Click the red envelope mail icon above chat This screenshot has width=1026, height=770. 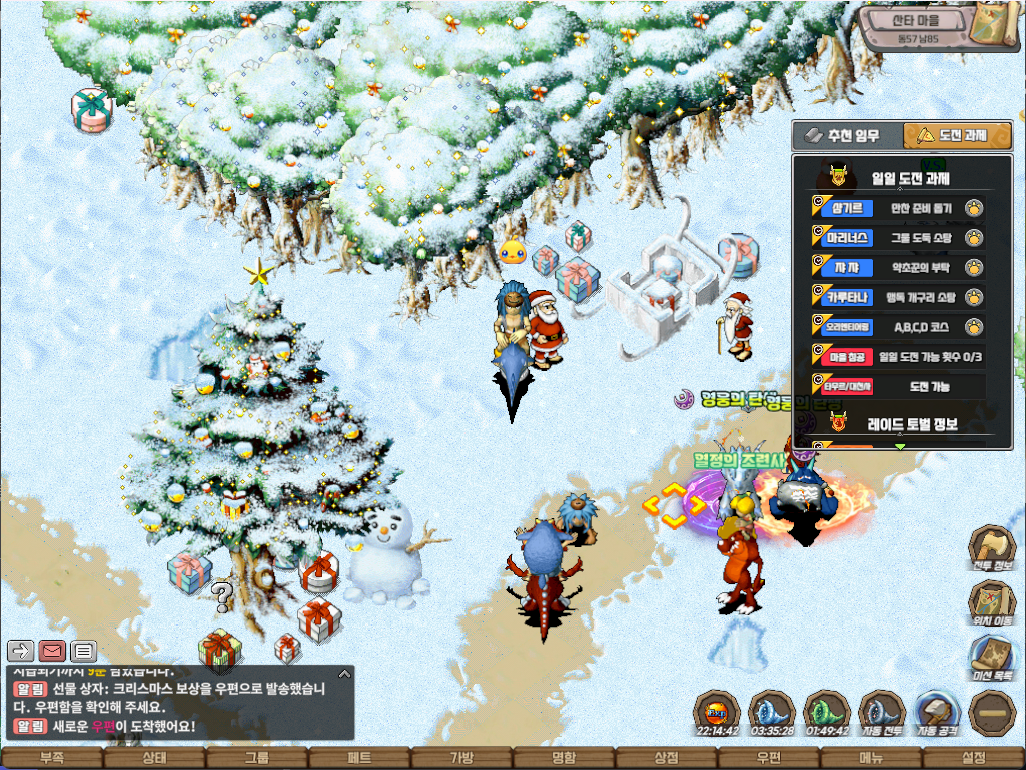point(51,651)
